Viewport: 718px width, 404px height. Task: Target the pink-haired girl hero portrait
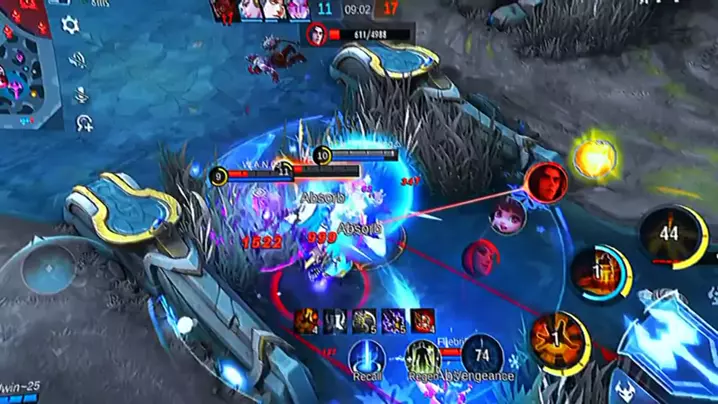[506, 215]
